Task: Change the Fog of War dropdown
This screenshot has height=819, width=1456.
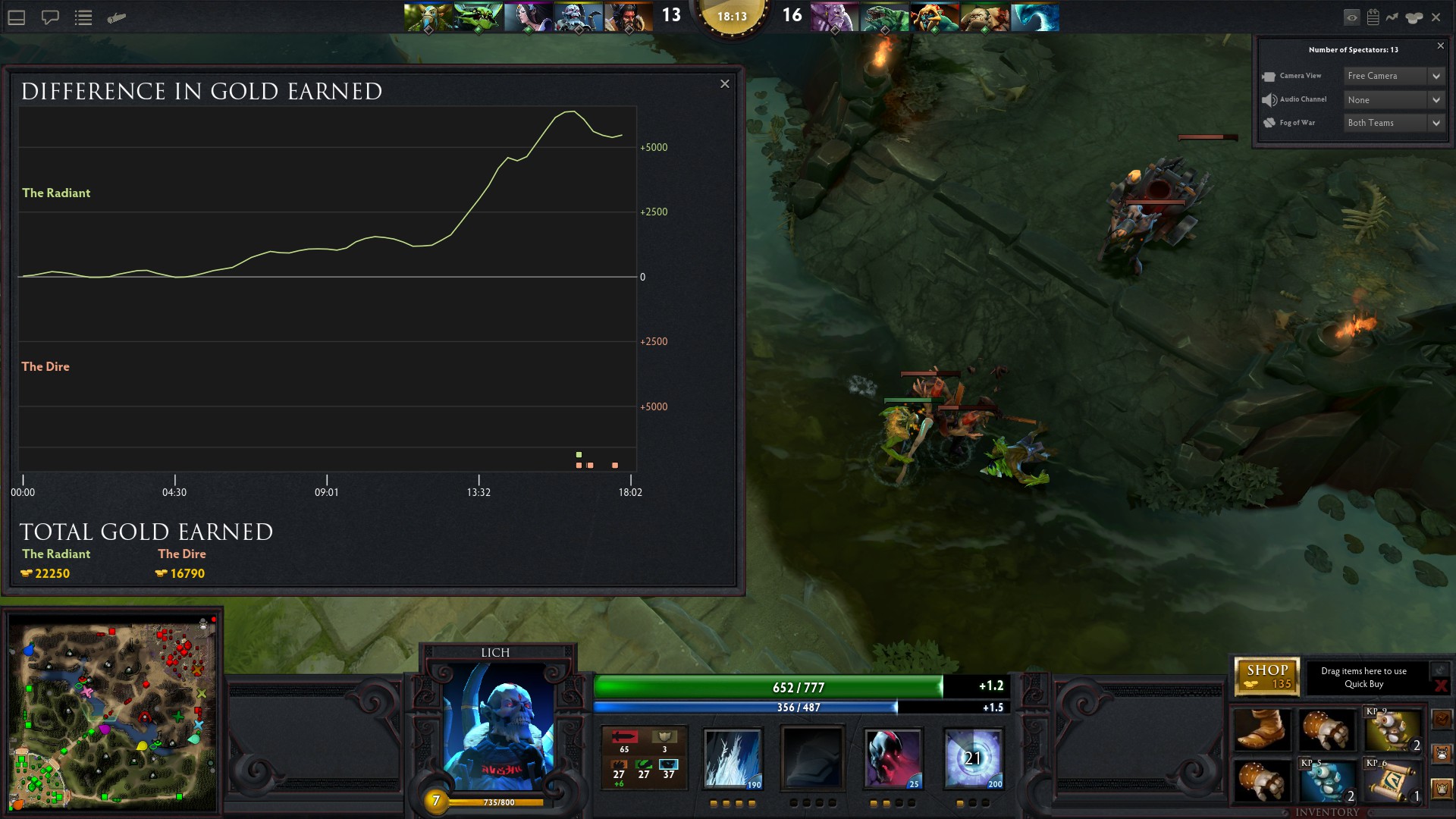Action: 1394,123
